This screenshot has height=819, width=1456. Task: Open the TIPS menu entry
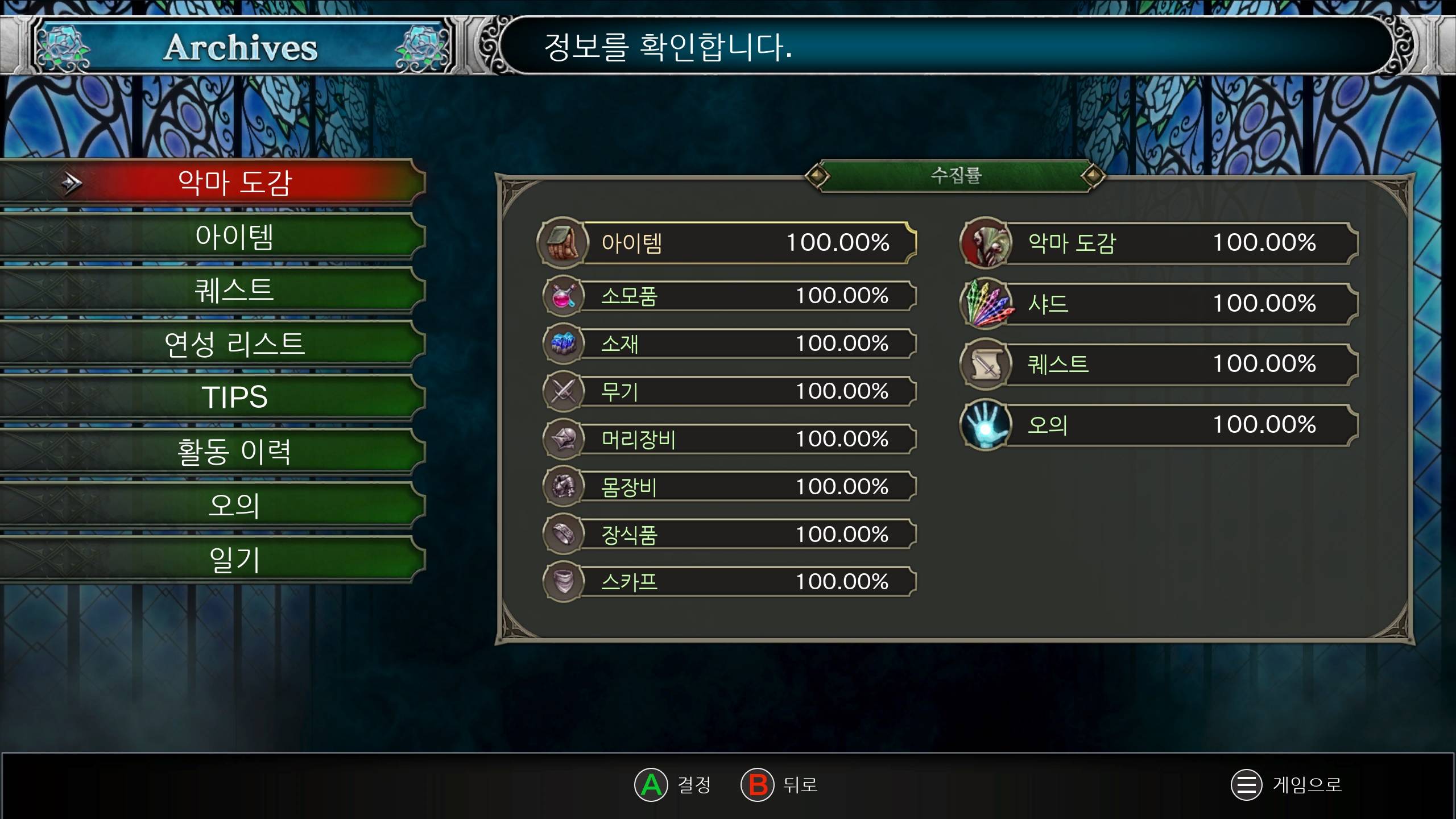coord(234,397)
